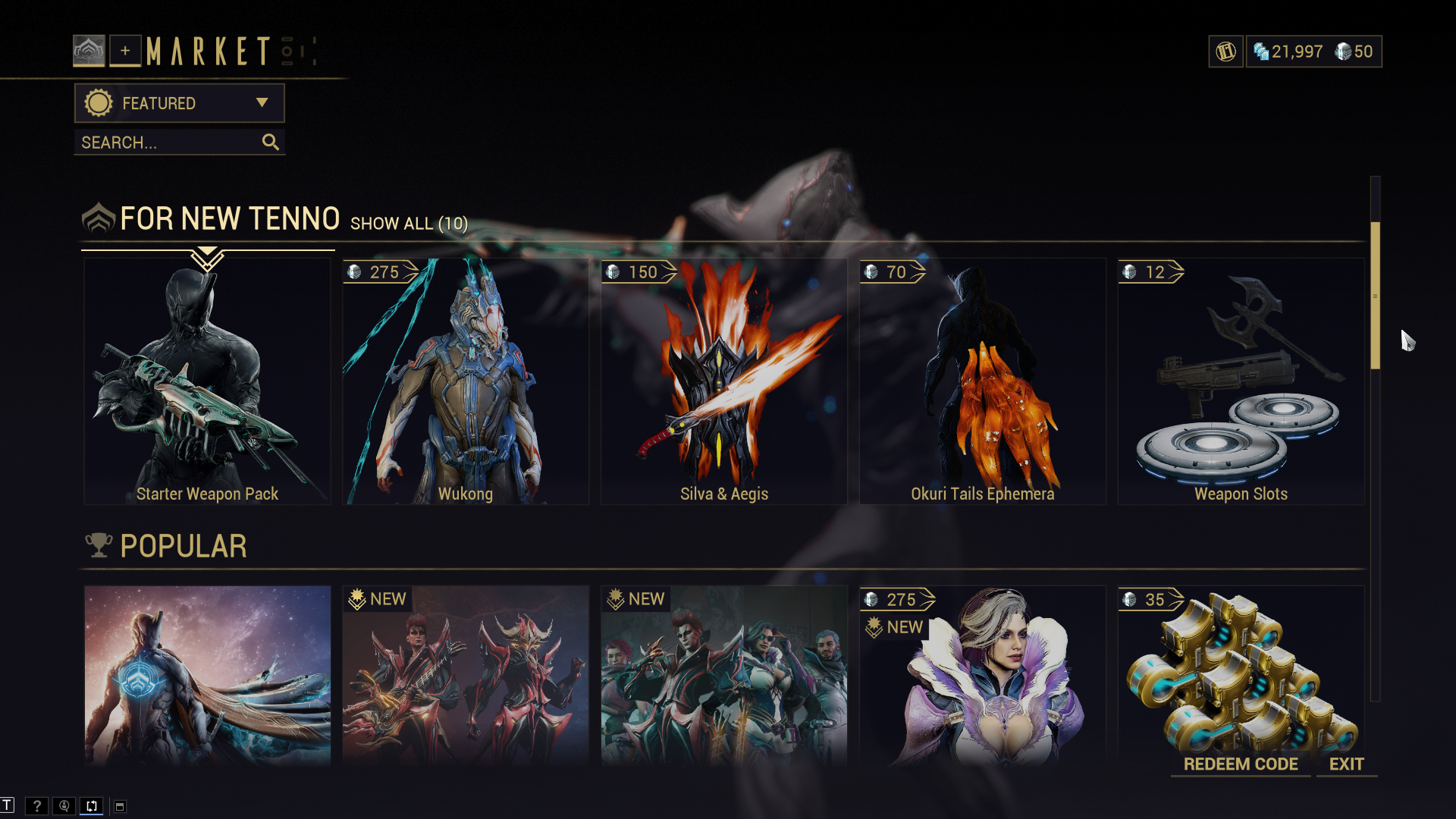The height and width of the screenshot is (819, 1456).
Task: Click the Warframe logo icon beside Market
Action: point(89,51)
